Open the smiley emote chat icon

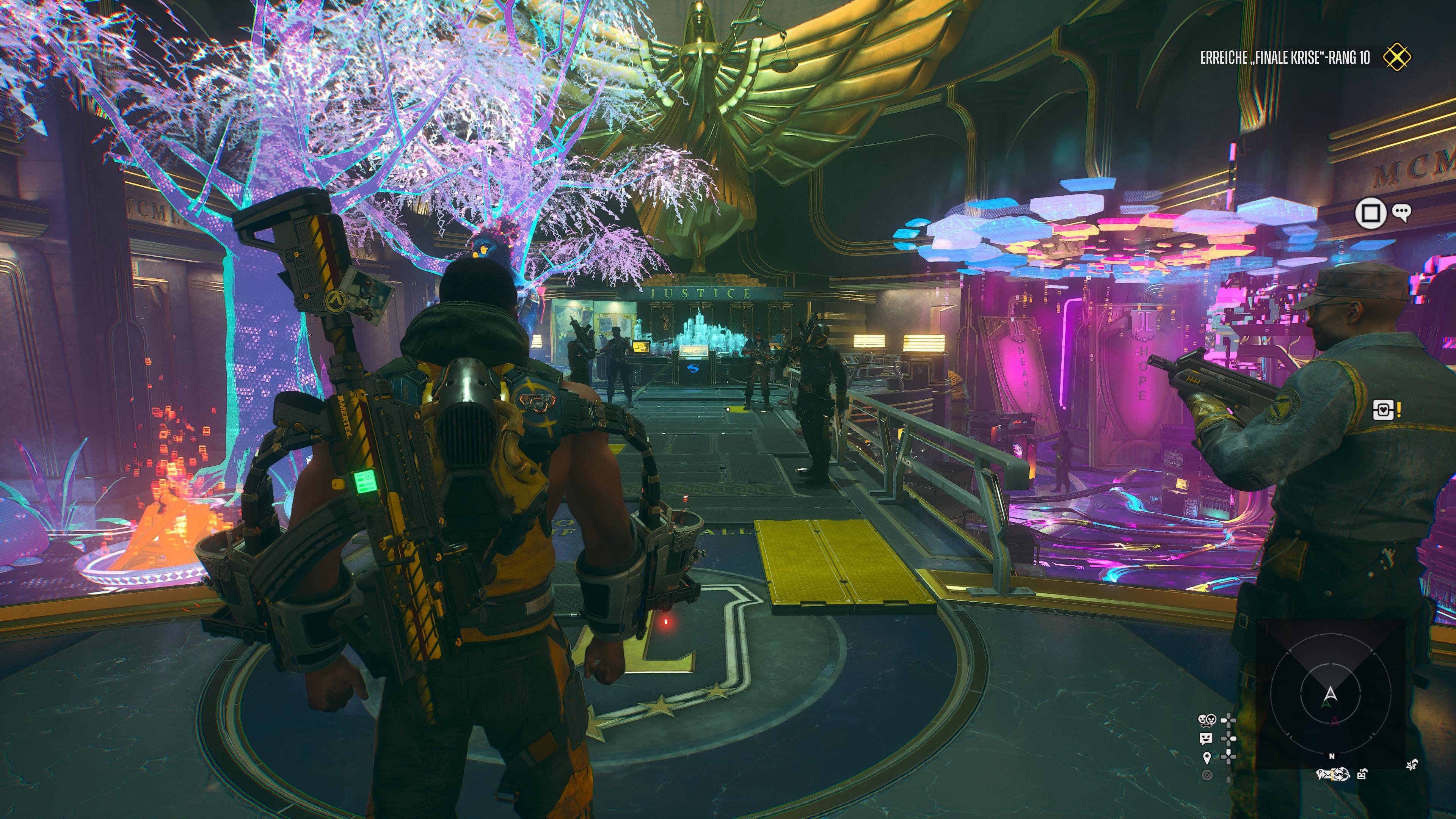click(x=1206, y=739)
